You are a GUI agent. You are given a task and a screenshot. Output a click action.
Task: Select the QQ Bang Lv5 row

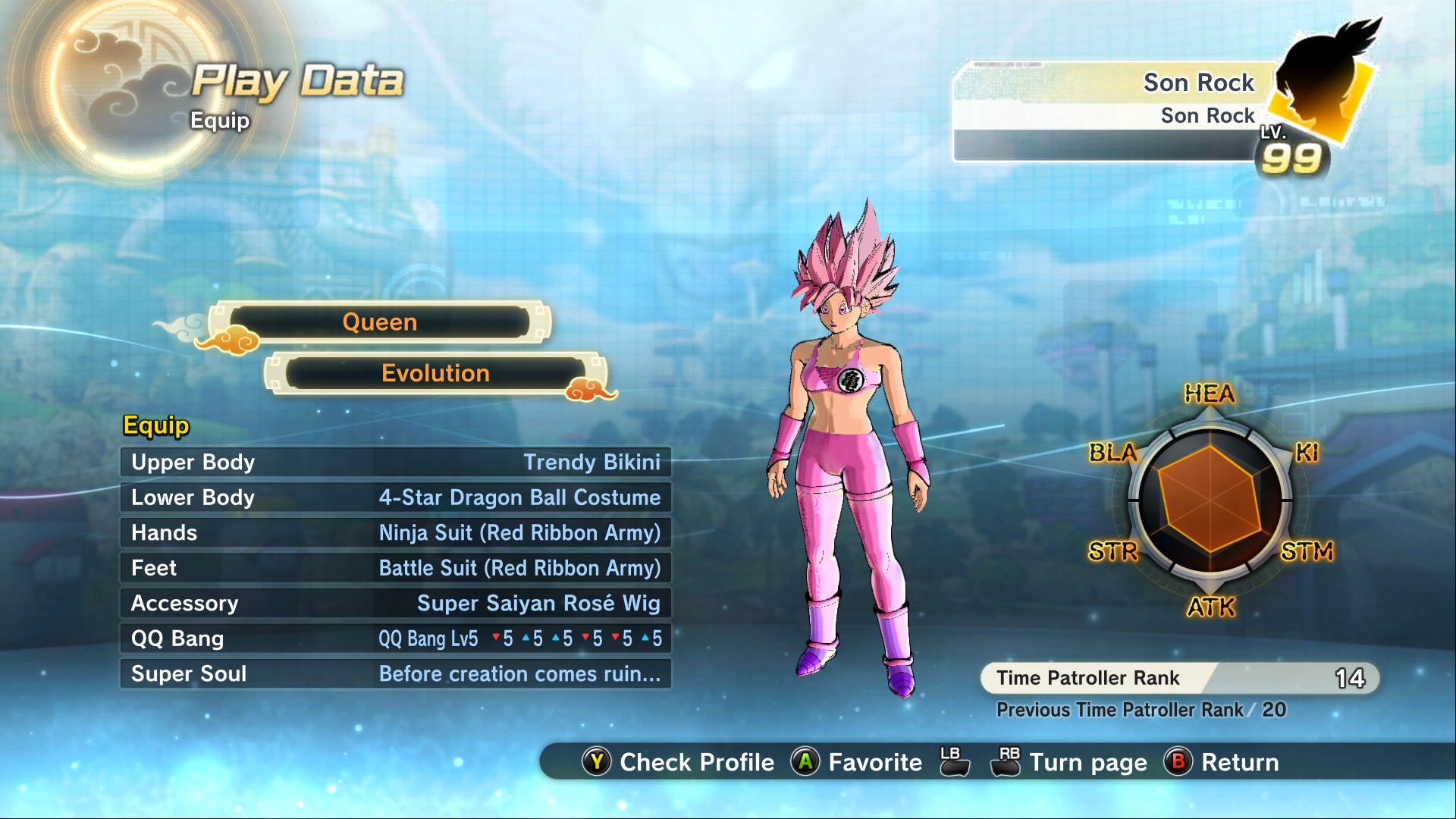click(x=395, y=639)
